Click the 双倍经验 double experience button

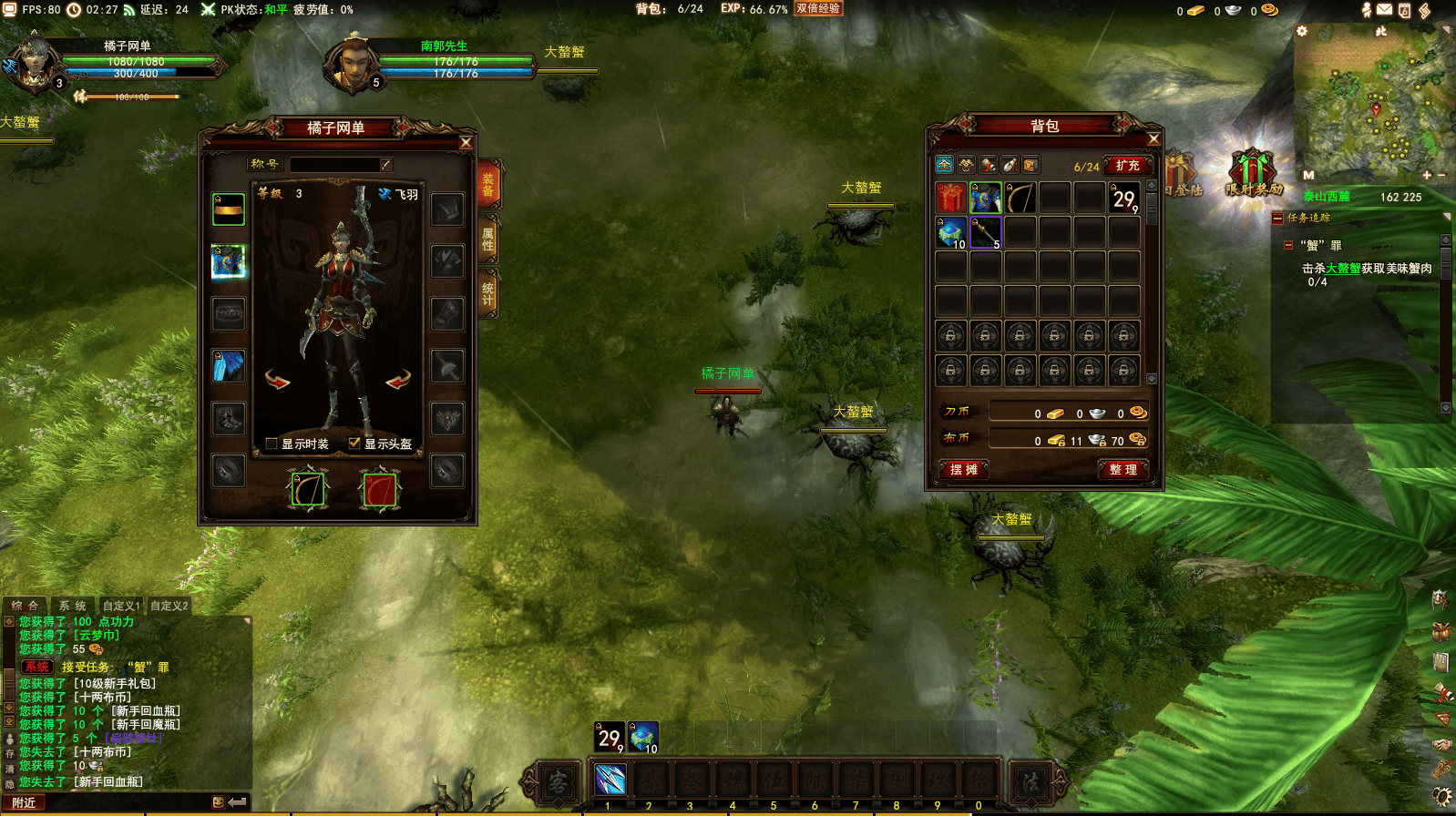point(817,8)
